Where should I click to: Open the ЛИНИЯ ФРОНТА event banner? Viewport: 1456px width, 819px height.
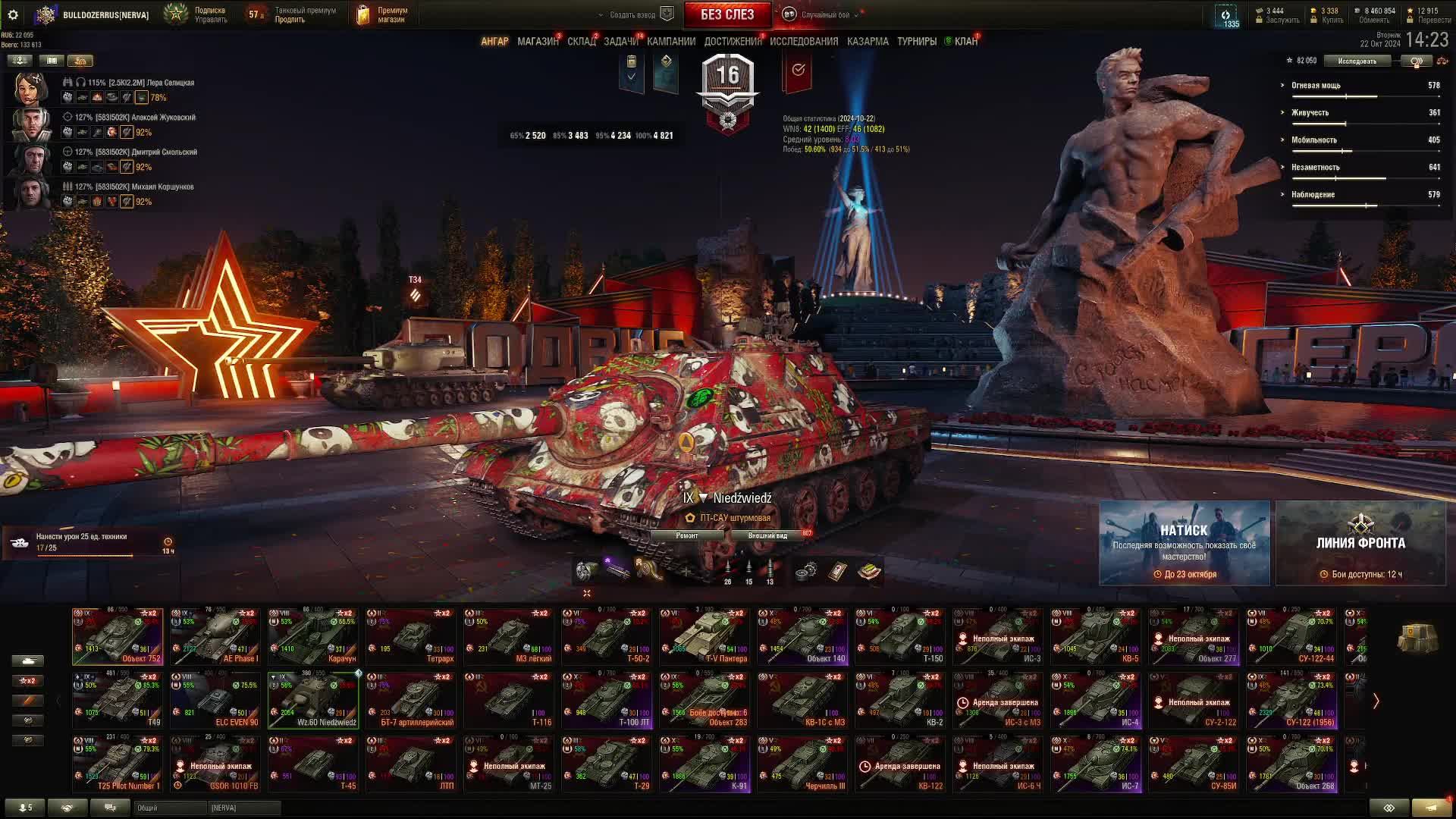click(x=1360, y=543)
